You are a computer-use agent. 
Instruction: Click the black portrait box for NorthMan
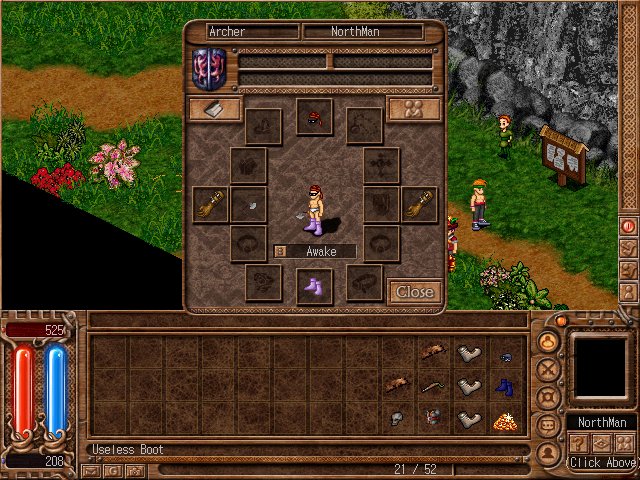point(601,366)
